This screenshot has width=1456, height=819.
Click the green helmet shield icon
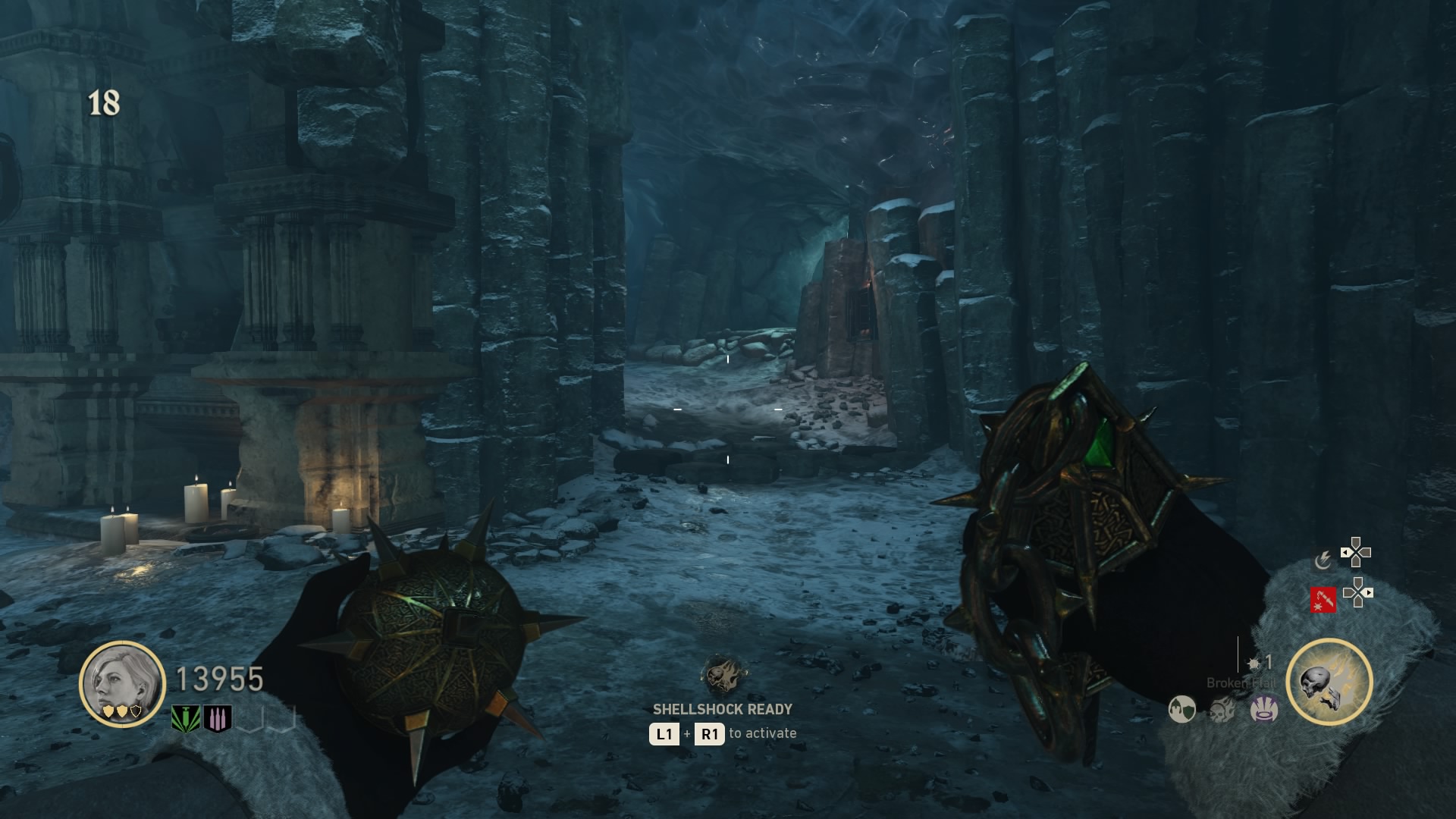[x=1183, y=711]
